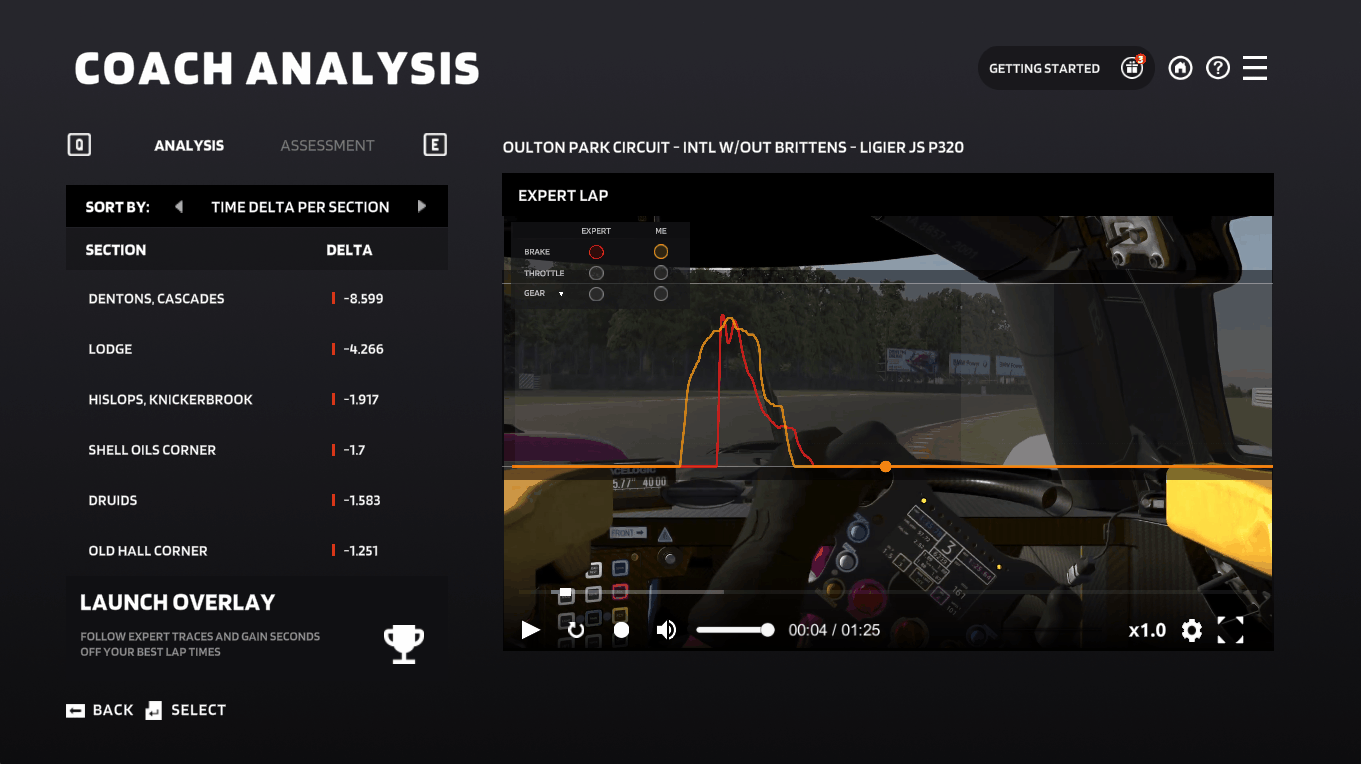Open the Help question mark icon

pos(1217,67)
